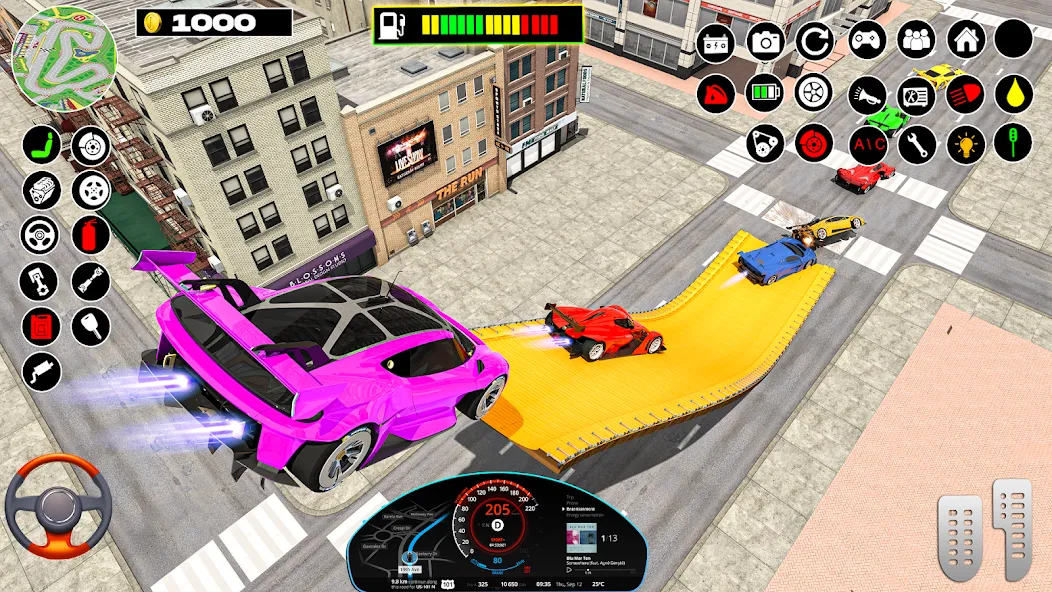Screen dimensions: 1052x592
Task: Toggle the A/C button
Action: pos(867,145)
